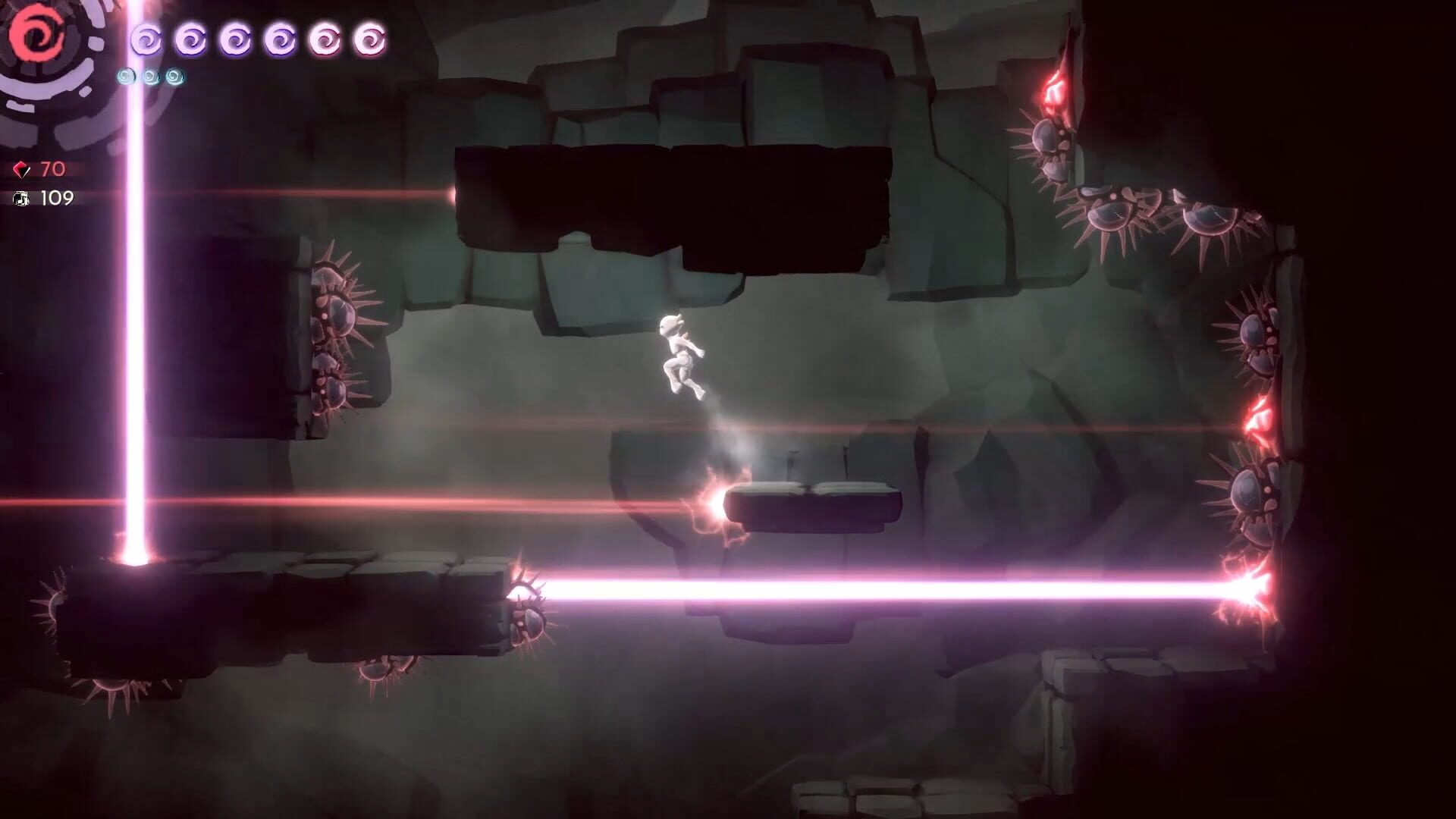Click the leftmost small teal orb
Image resolution: width=1456 pixels, height=819 pixels.
click(x=125, y=76)
